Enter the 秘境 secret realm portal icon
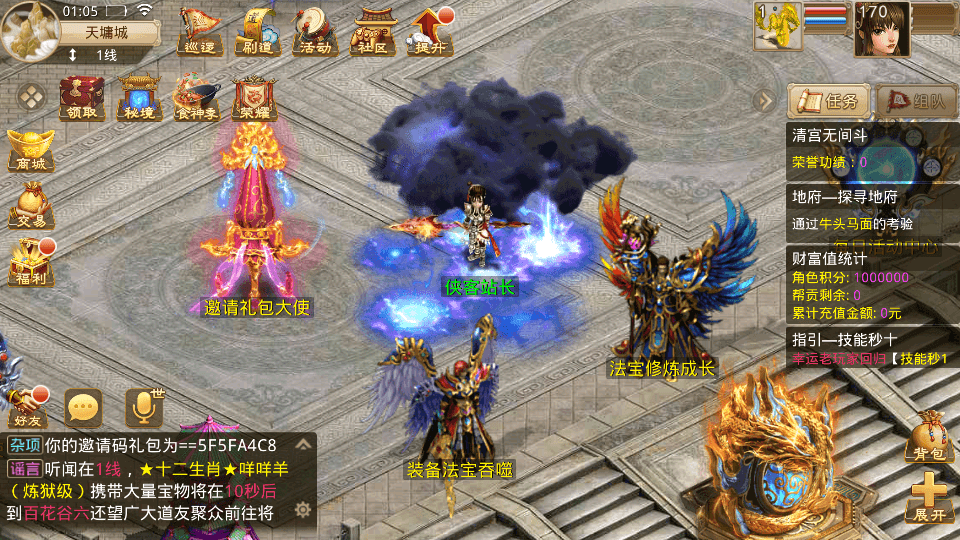Screen dimensions: 960x540 (139, 98)
